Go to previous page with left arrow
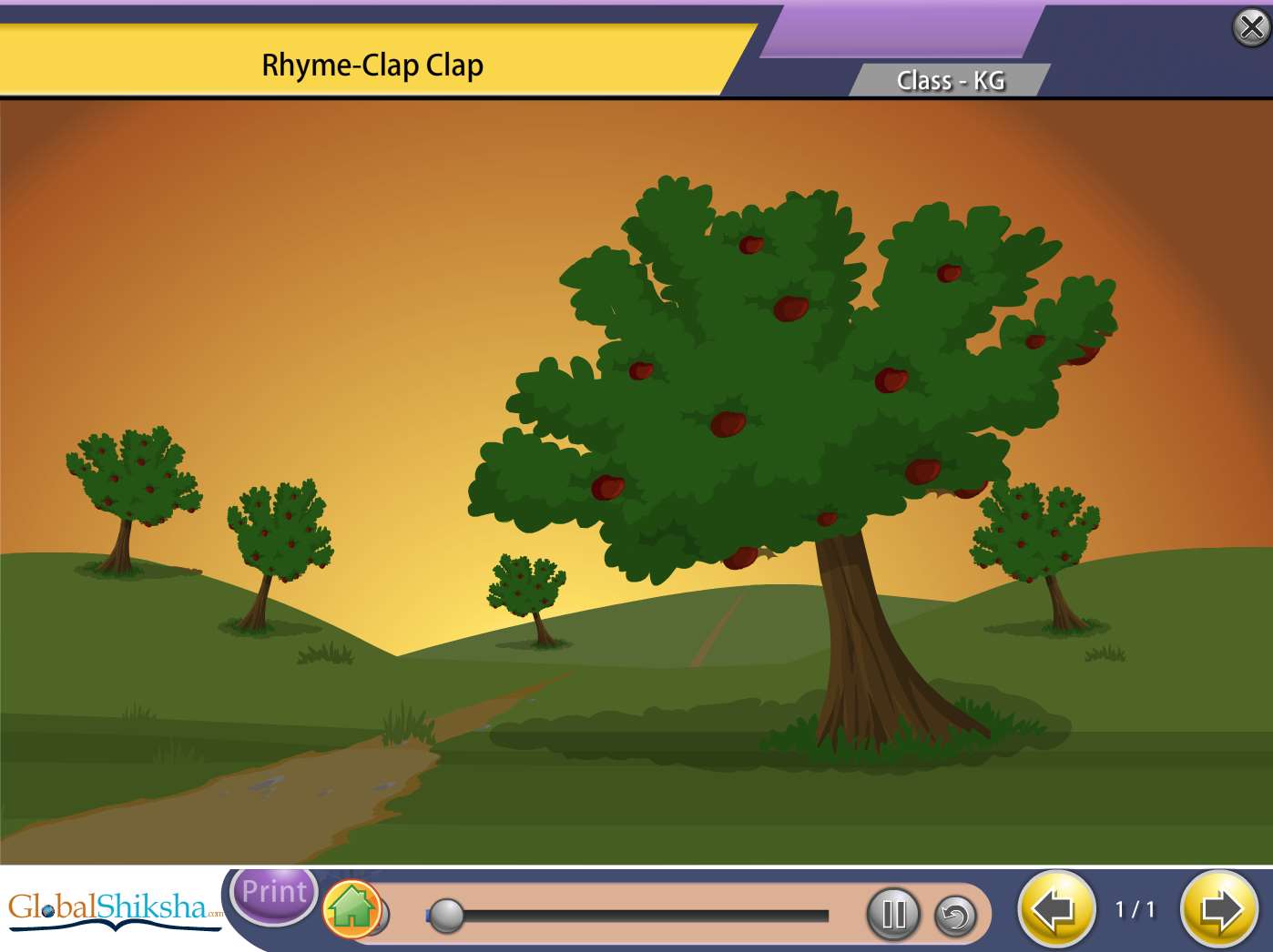The image size is (1273, 952). [1056, 908]
